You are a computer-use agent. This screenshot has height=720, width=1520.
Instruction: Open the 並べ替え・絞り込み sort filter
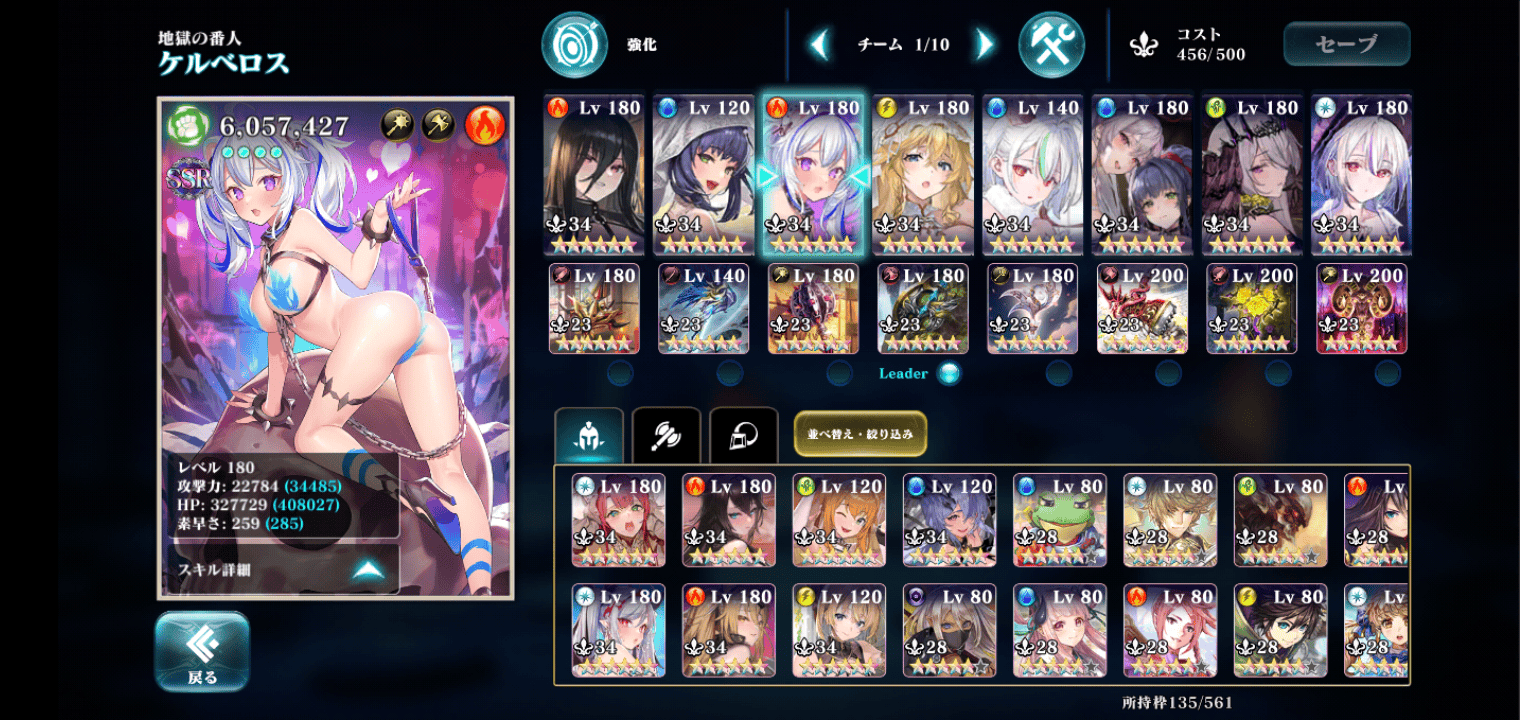[860, 434]
